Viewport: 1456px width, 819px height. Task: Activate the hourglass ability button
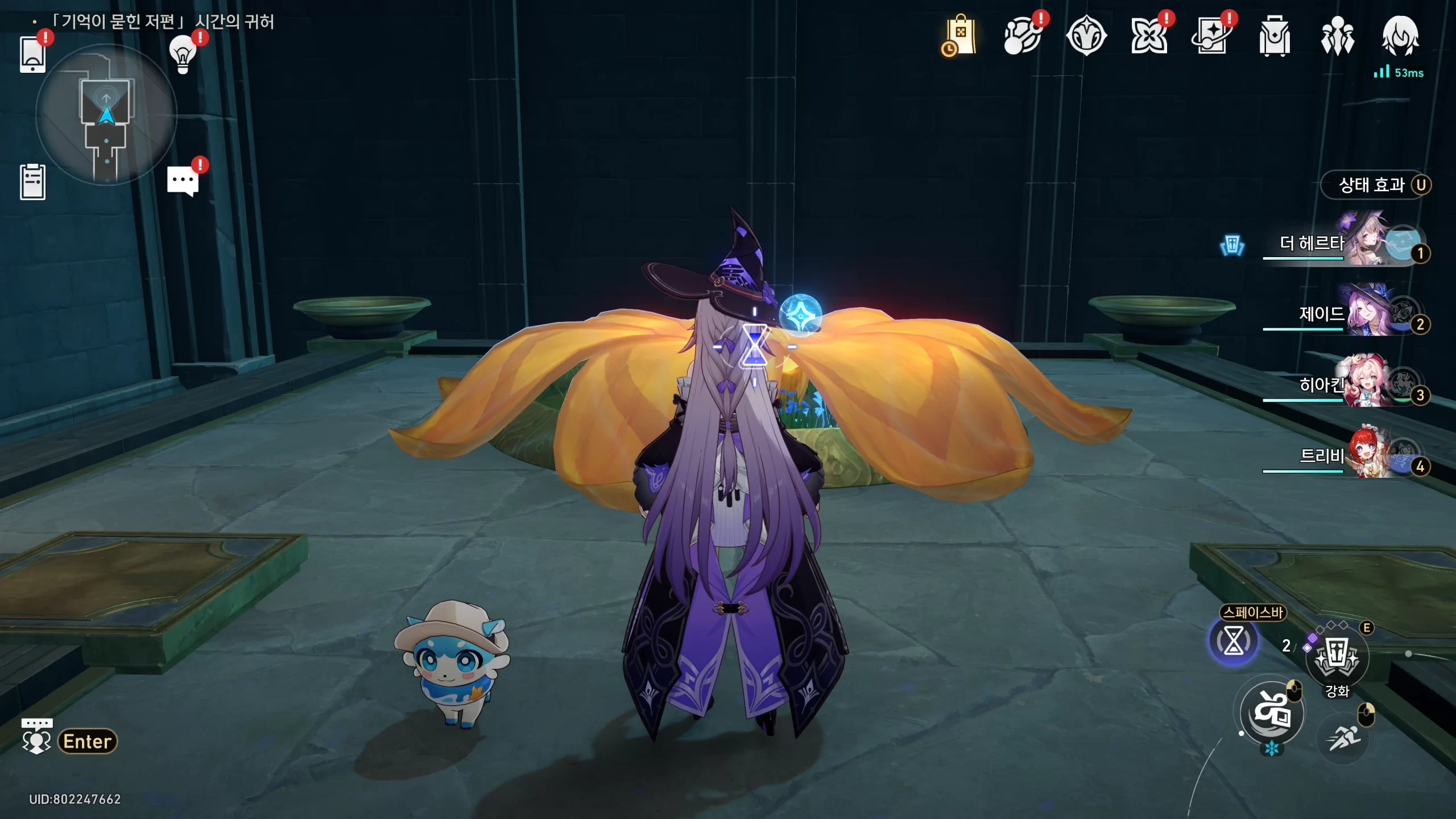pos(1233,642)
